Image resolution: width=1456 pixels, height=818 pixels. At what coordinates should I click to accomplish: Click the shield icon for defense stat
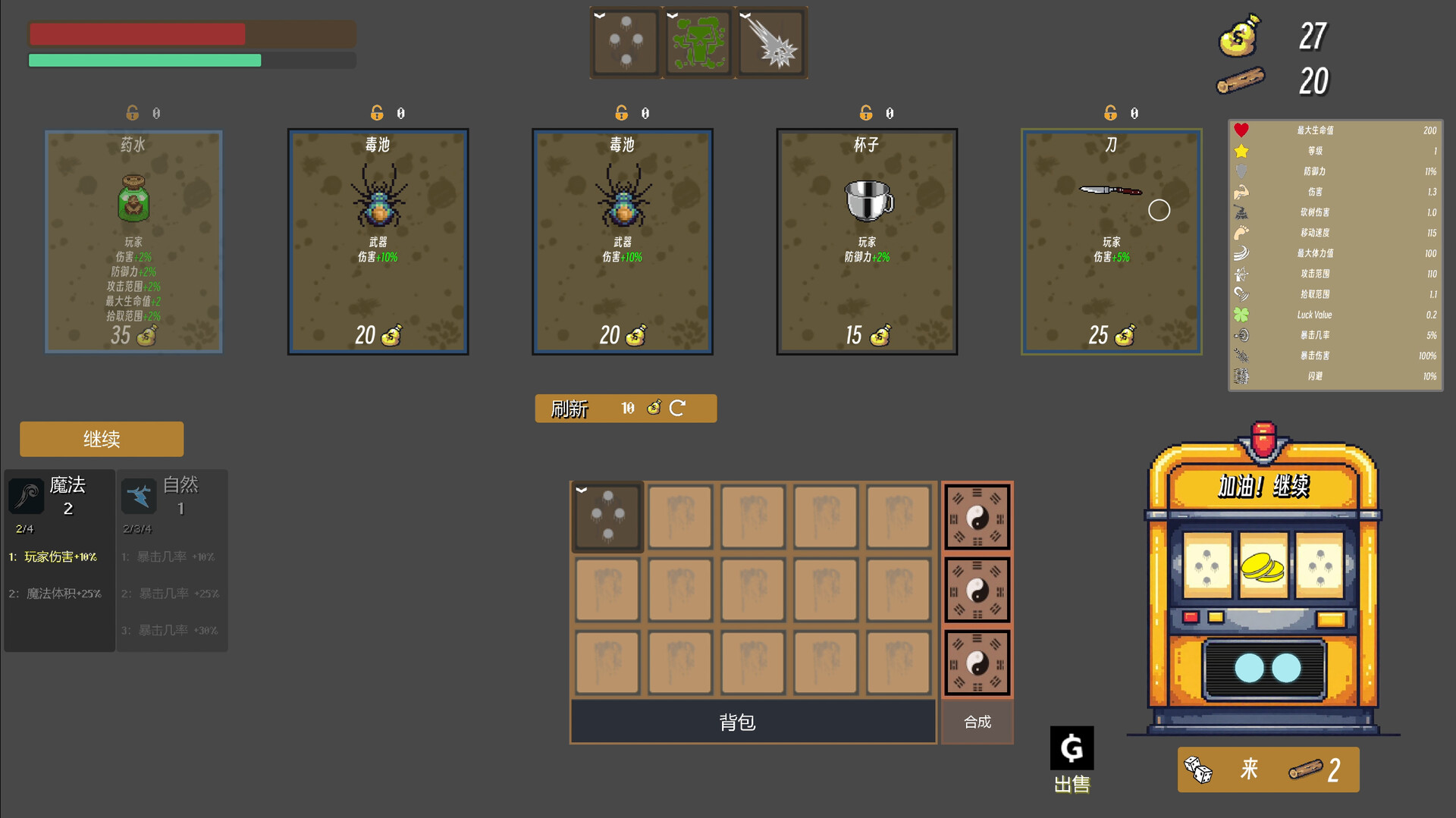point(1241,171)
